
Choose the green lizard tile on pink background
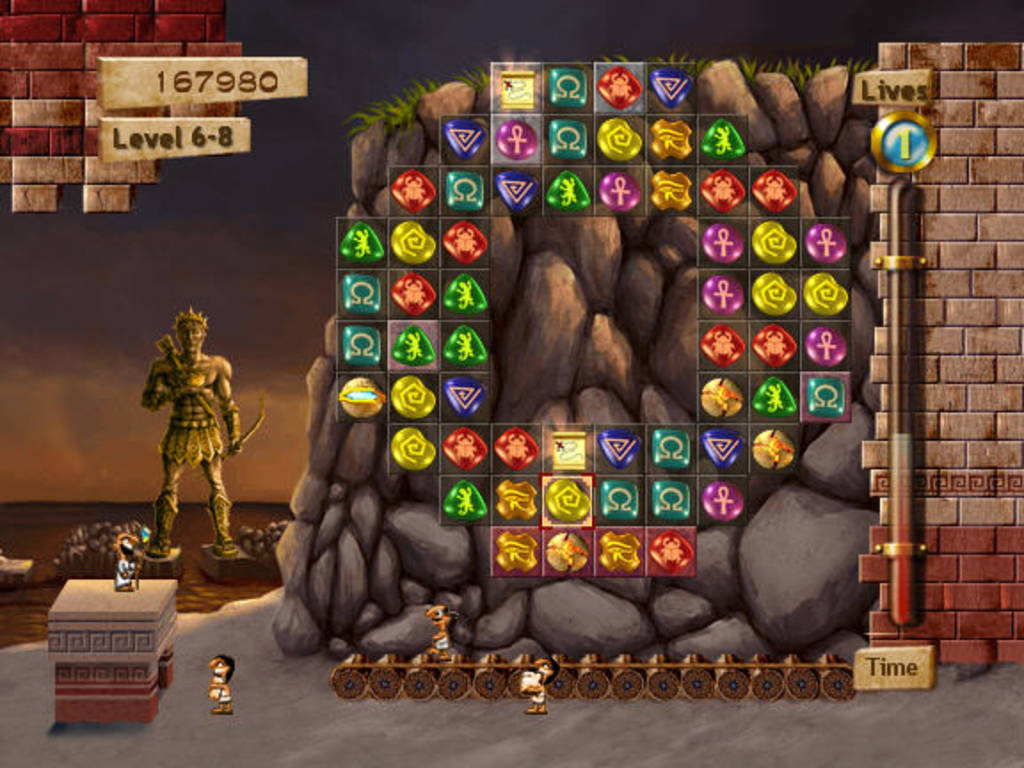pyautogui.click(x=413, y=345)
